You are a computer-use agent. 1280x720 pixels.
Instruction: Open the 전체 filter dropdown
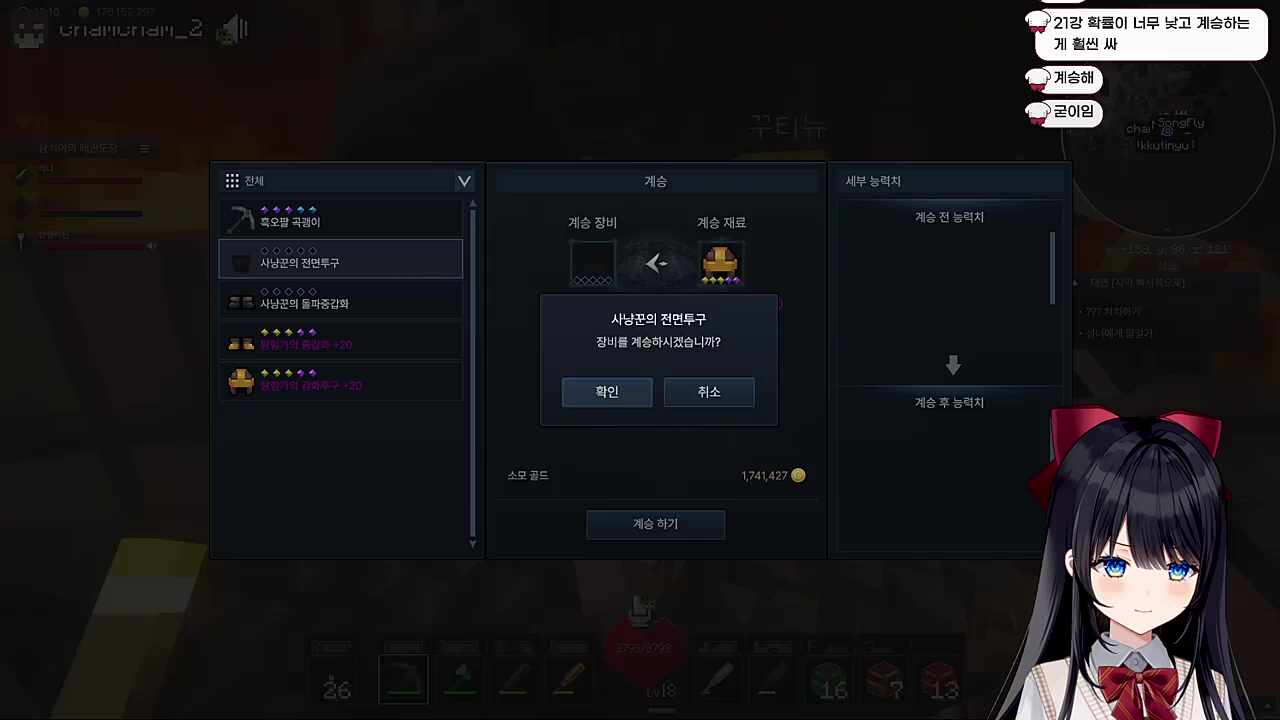pyautogui.click(x=463, y=181)
